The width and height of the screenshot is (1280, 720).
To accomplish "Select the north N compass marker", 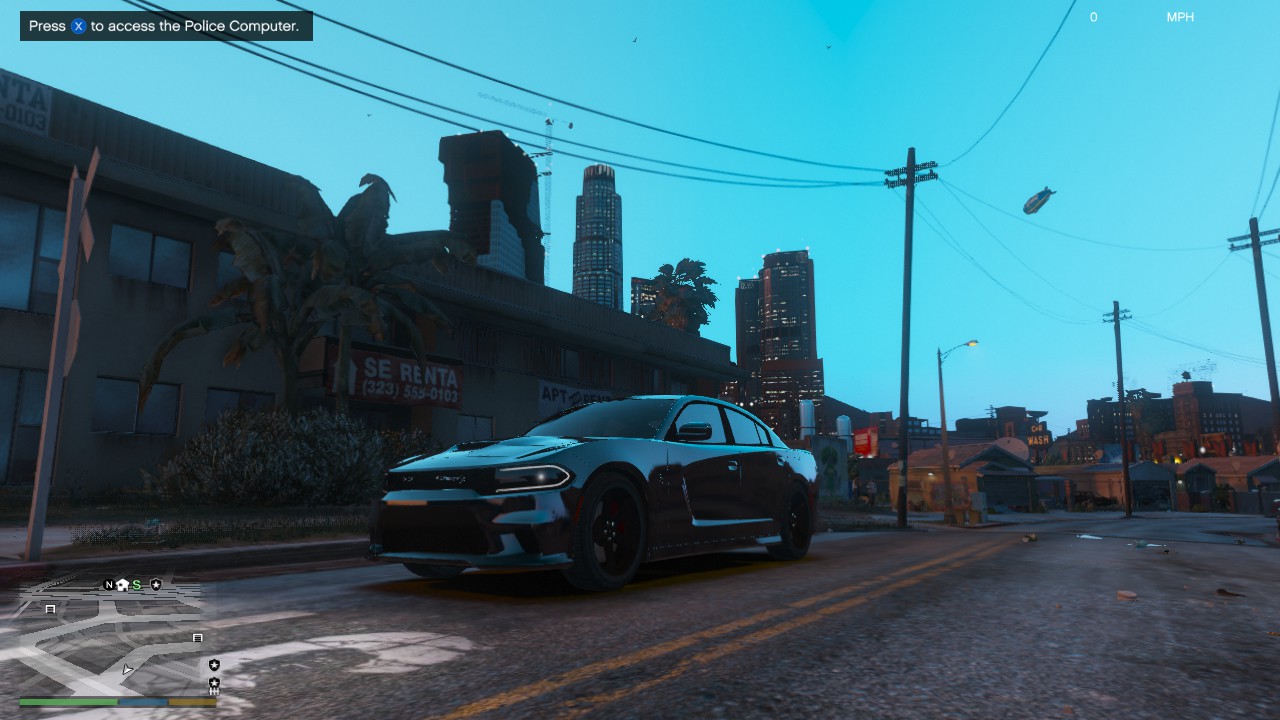I will (109, 585).
